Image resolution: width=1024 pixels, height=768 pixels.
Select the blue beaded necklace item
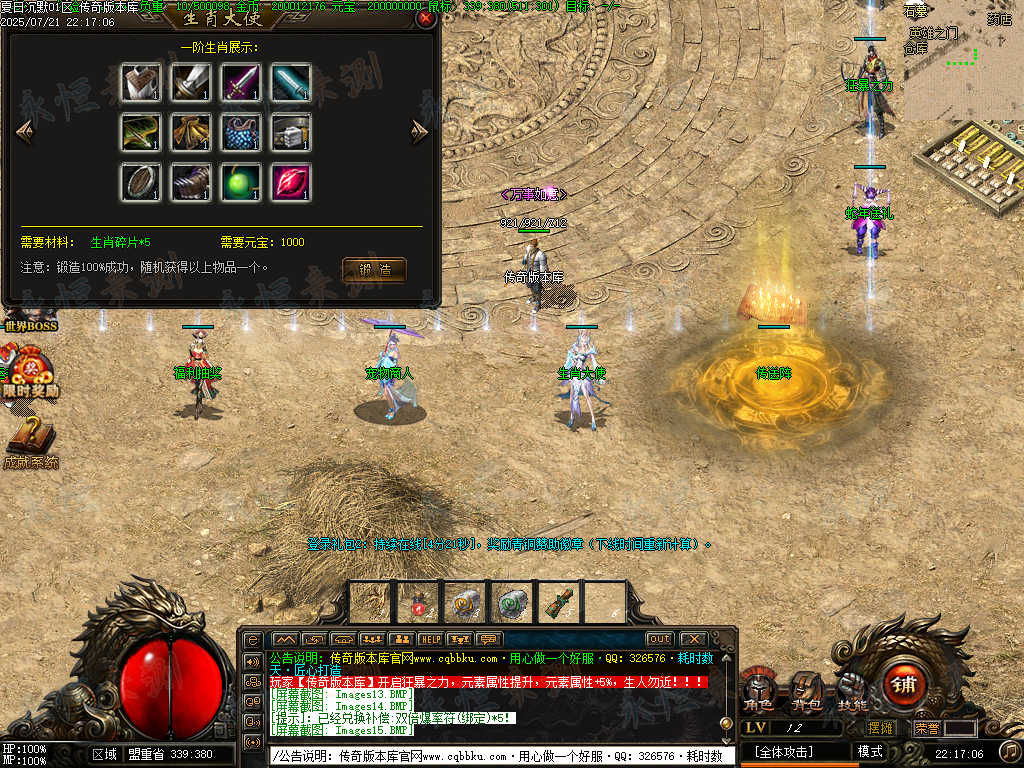(241, 132)
